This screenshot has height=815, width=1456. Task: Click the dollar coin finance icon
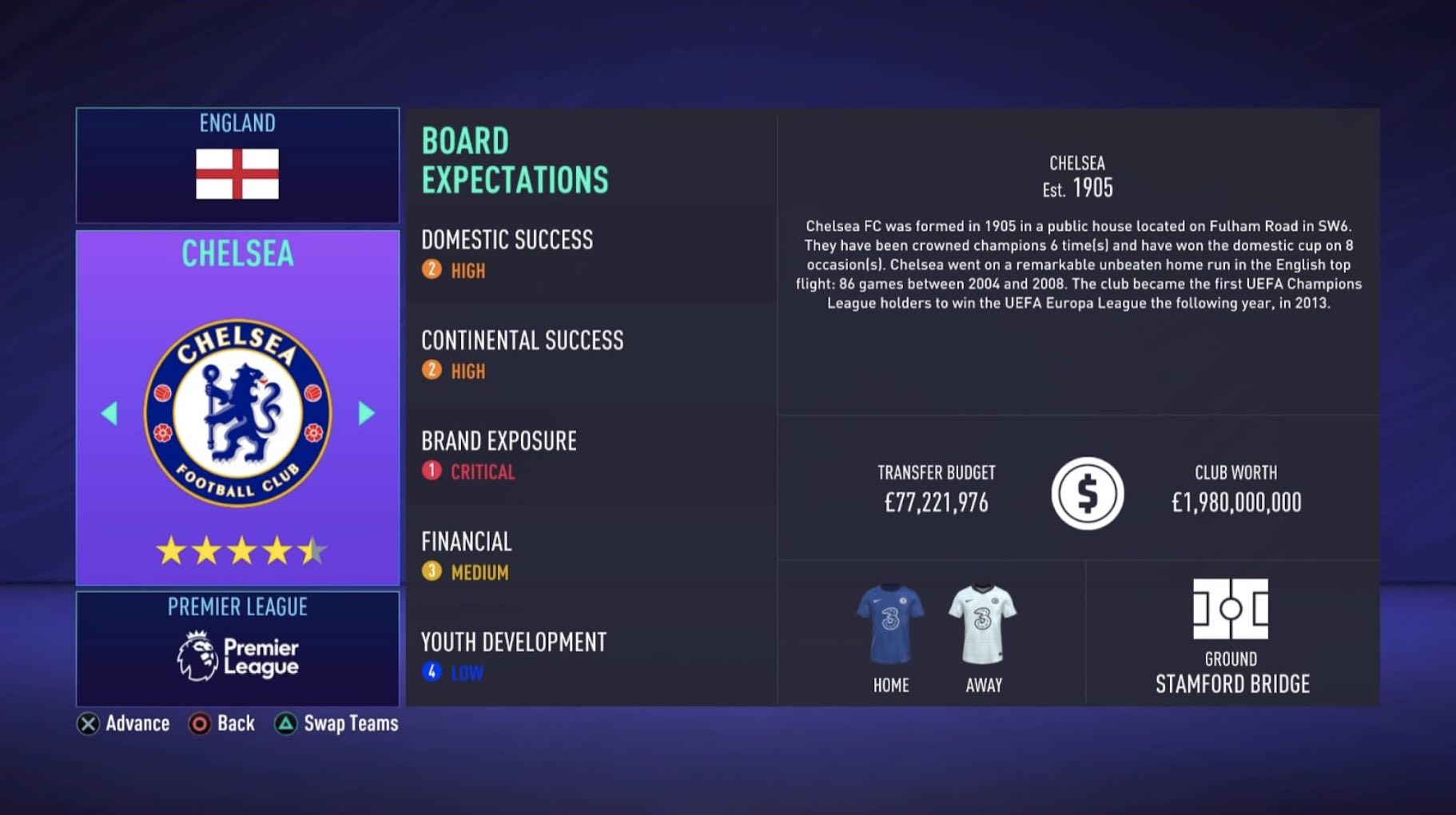pyautogui.click(x=1088, y=494)
